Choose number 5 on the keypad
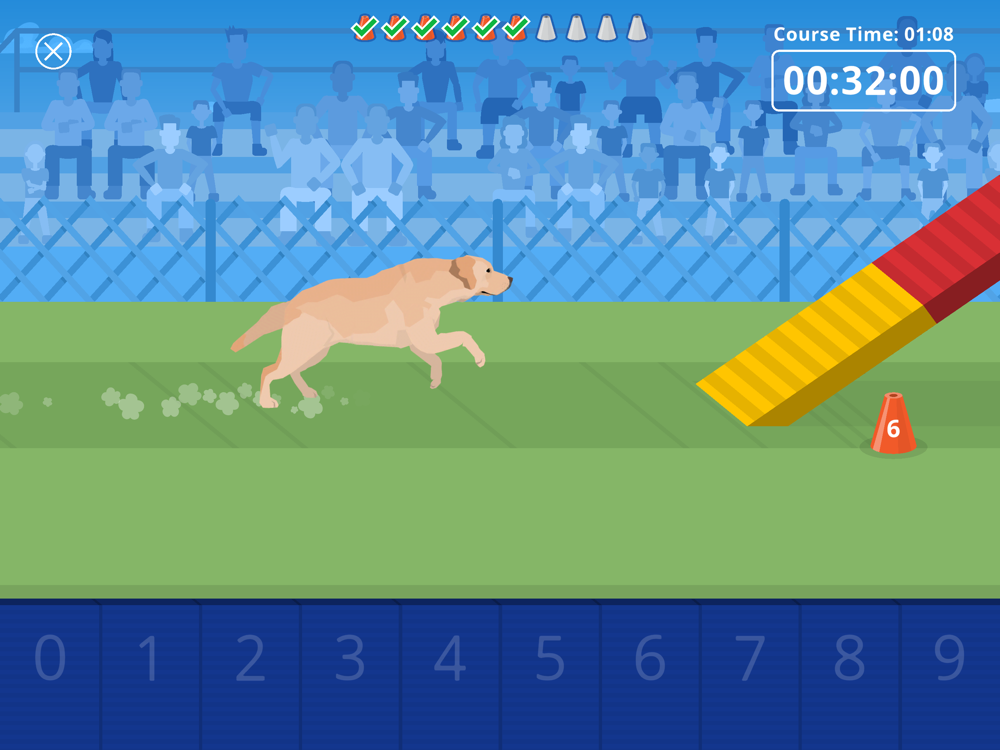The width and height of the screenshot is (1000, 750). click(x=550, y=660)
